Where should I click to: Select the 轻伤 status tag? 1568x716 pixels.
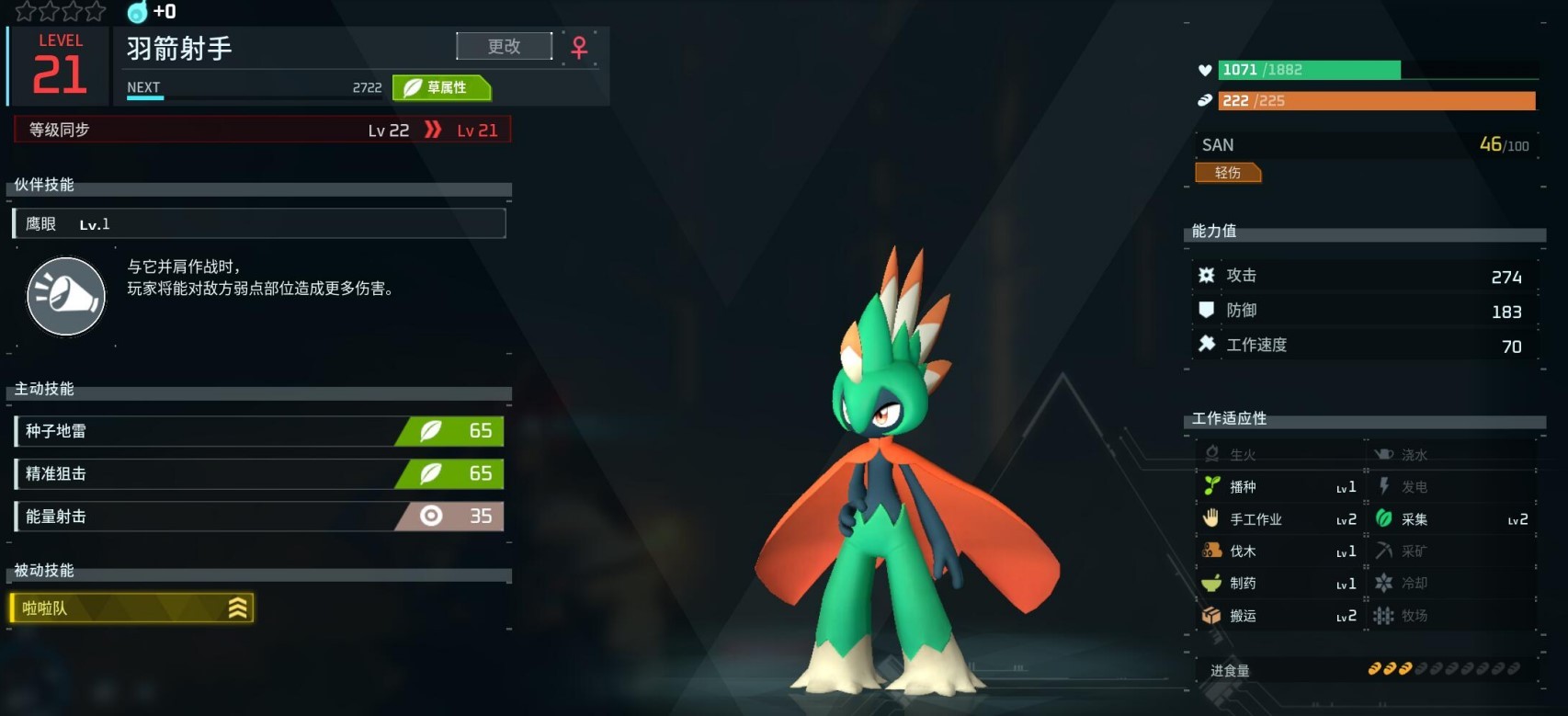(x=1228, y=173)
